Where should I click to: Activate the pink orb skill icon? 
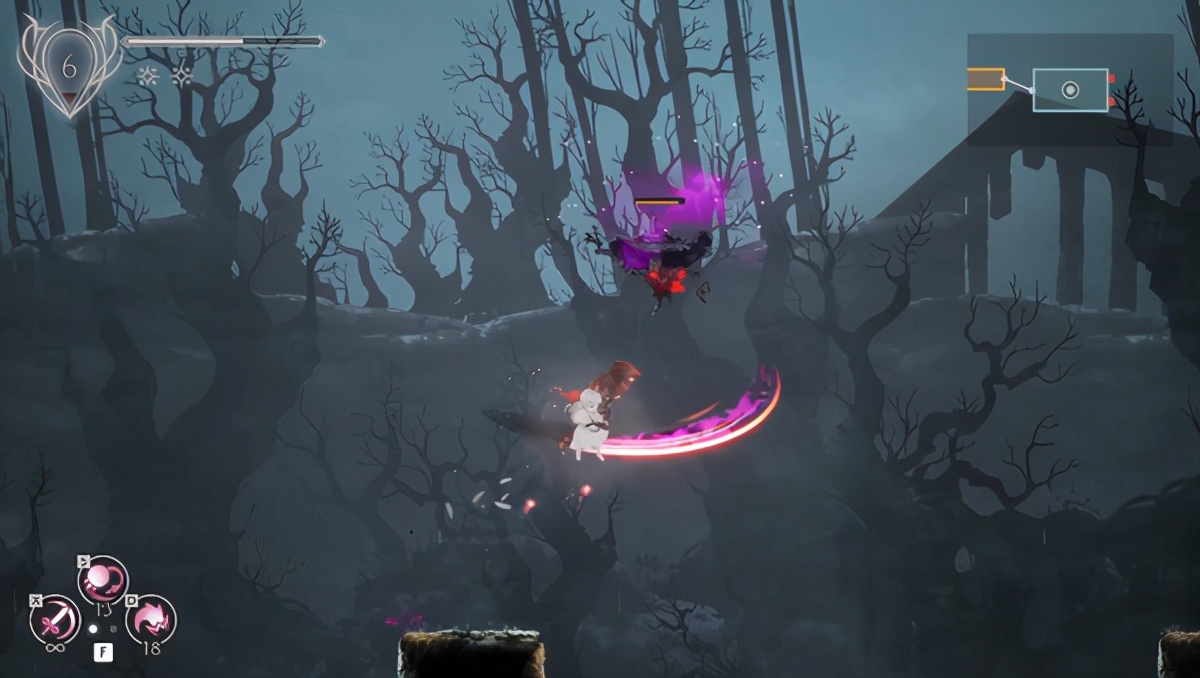103,580
